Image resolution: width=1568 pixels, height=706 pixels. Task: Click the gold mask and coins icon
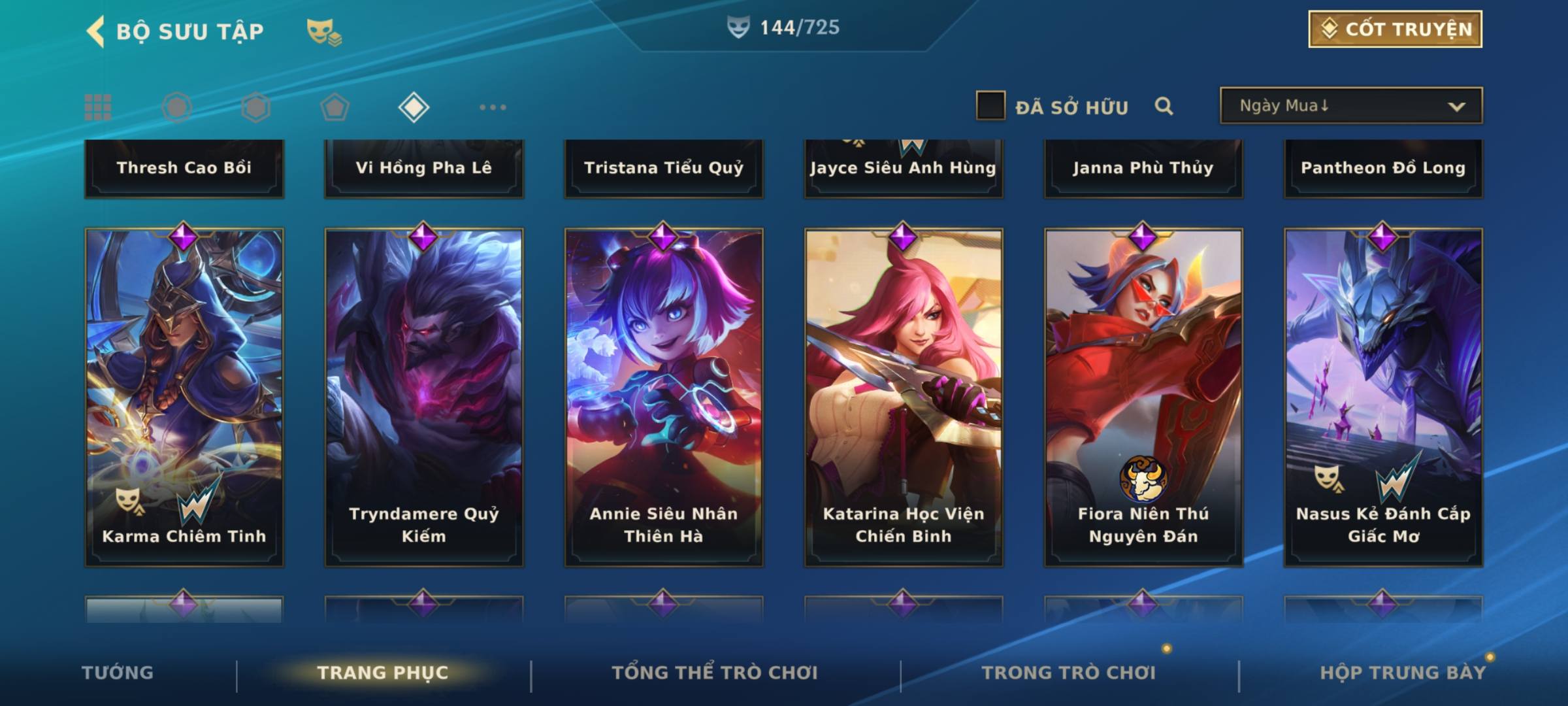point(324,31)
